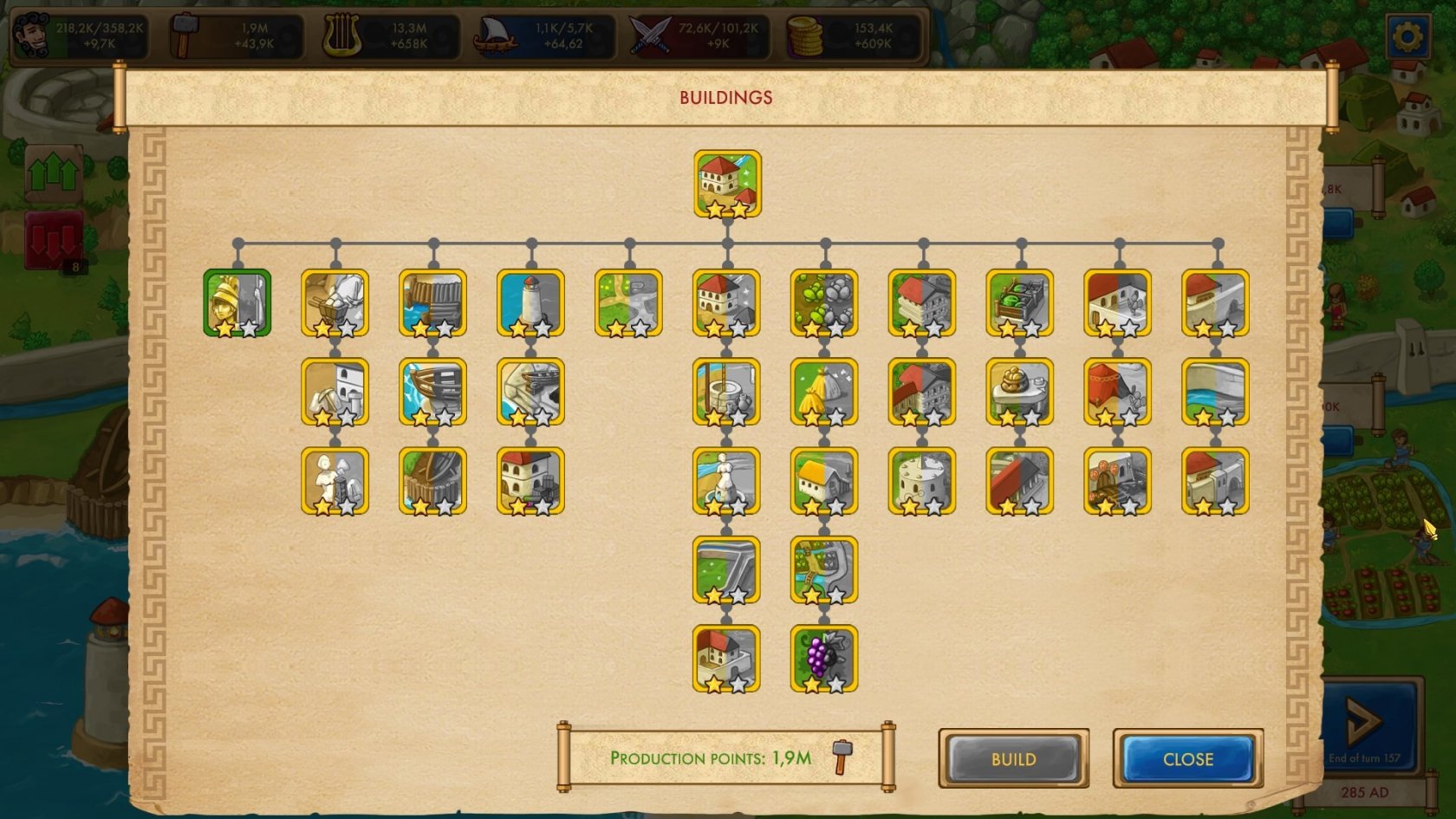Choose the watermill wheel building
The width and height of the screenshot is (1456, 819).
click(x=432, y=481)
